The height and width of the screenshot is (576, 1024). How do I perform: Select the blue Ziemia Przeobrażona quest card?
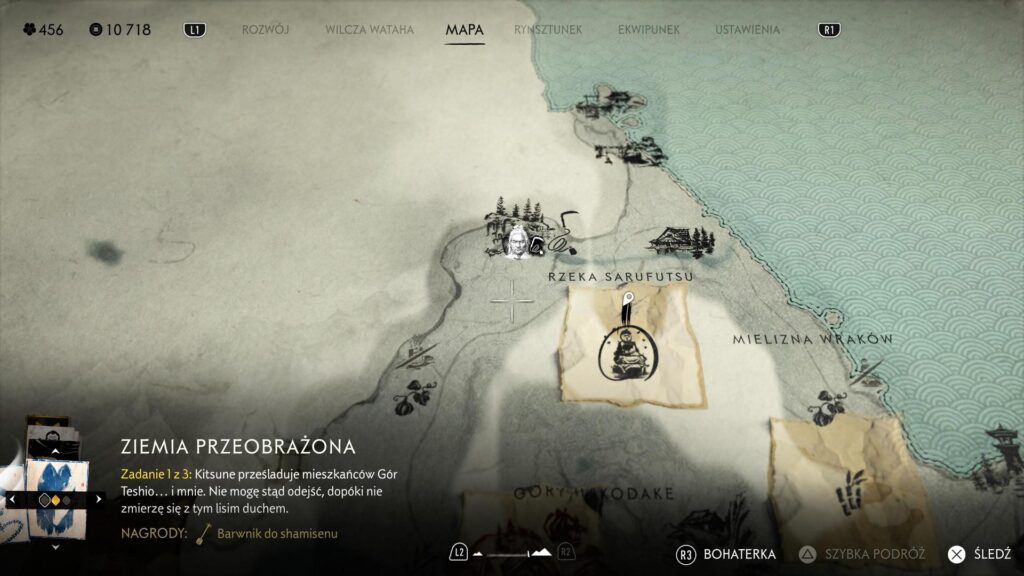pyautogui.click(x=55, y=497)
